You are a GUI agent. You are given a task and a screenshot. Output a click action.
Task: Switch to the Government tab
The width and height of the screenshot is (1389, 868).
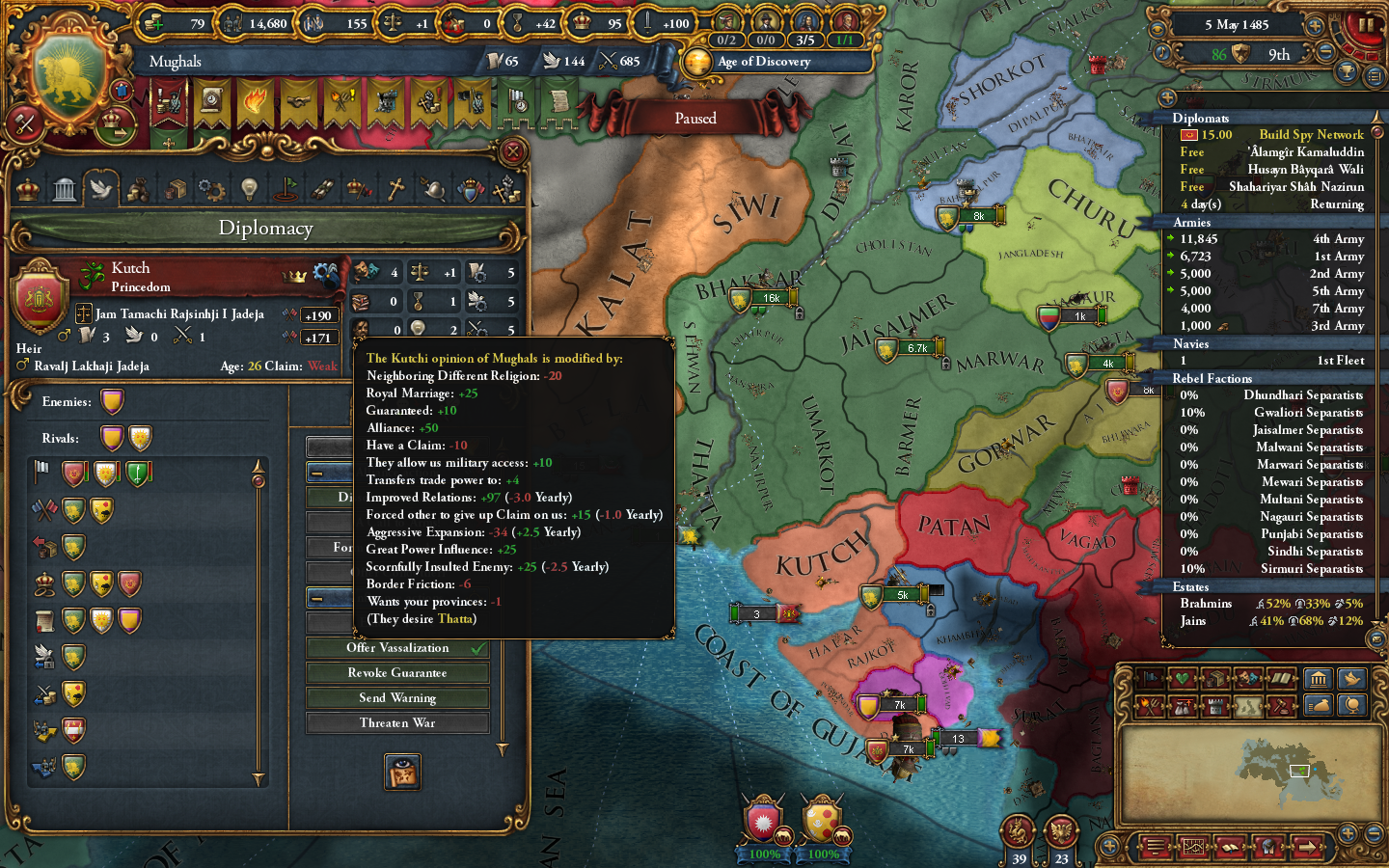pos(26,188)
